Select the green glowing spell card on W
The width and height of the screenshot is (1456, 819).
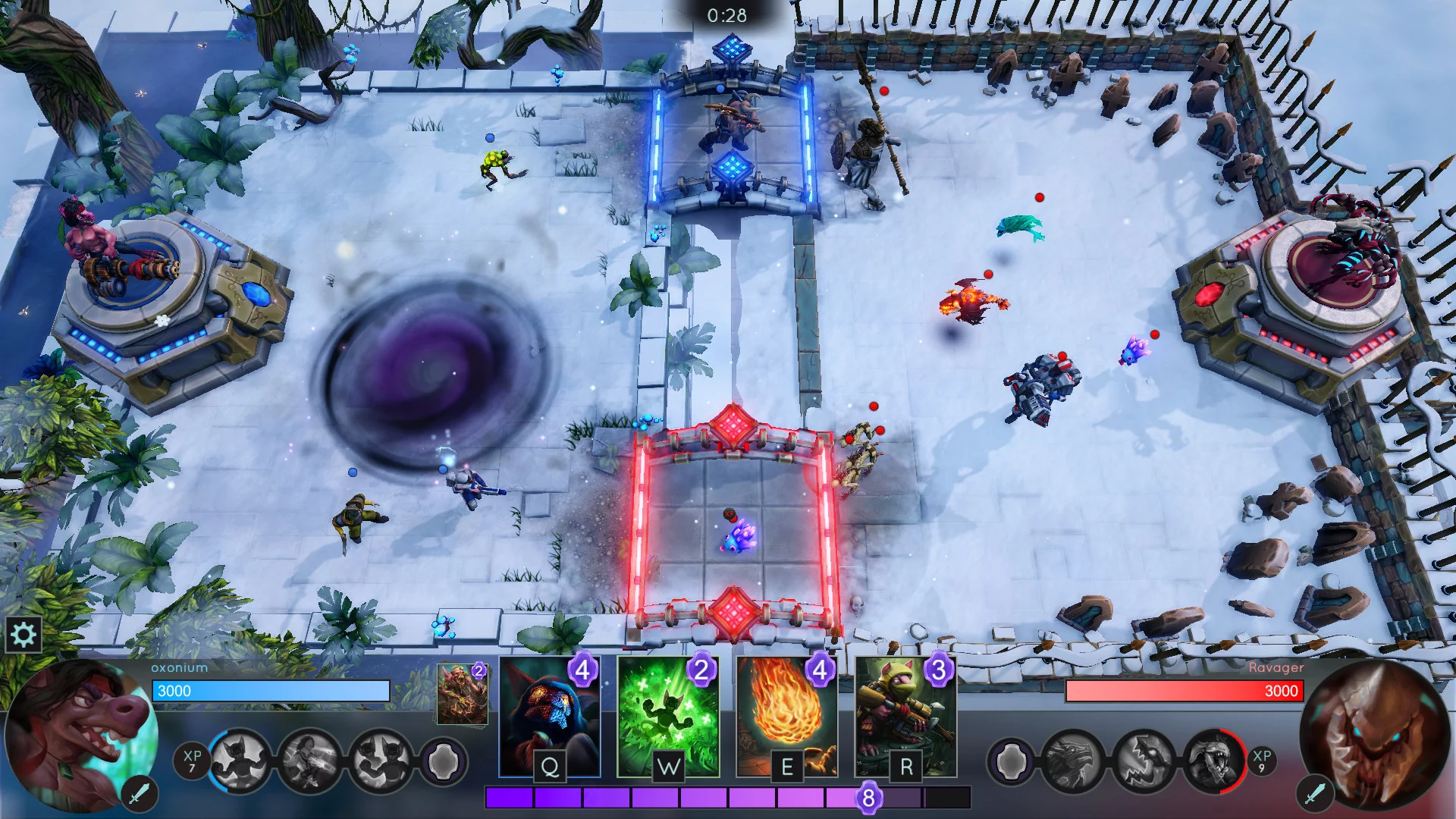(x=668, y=717)
